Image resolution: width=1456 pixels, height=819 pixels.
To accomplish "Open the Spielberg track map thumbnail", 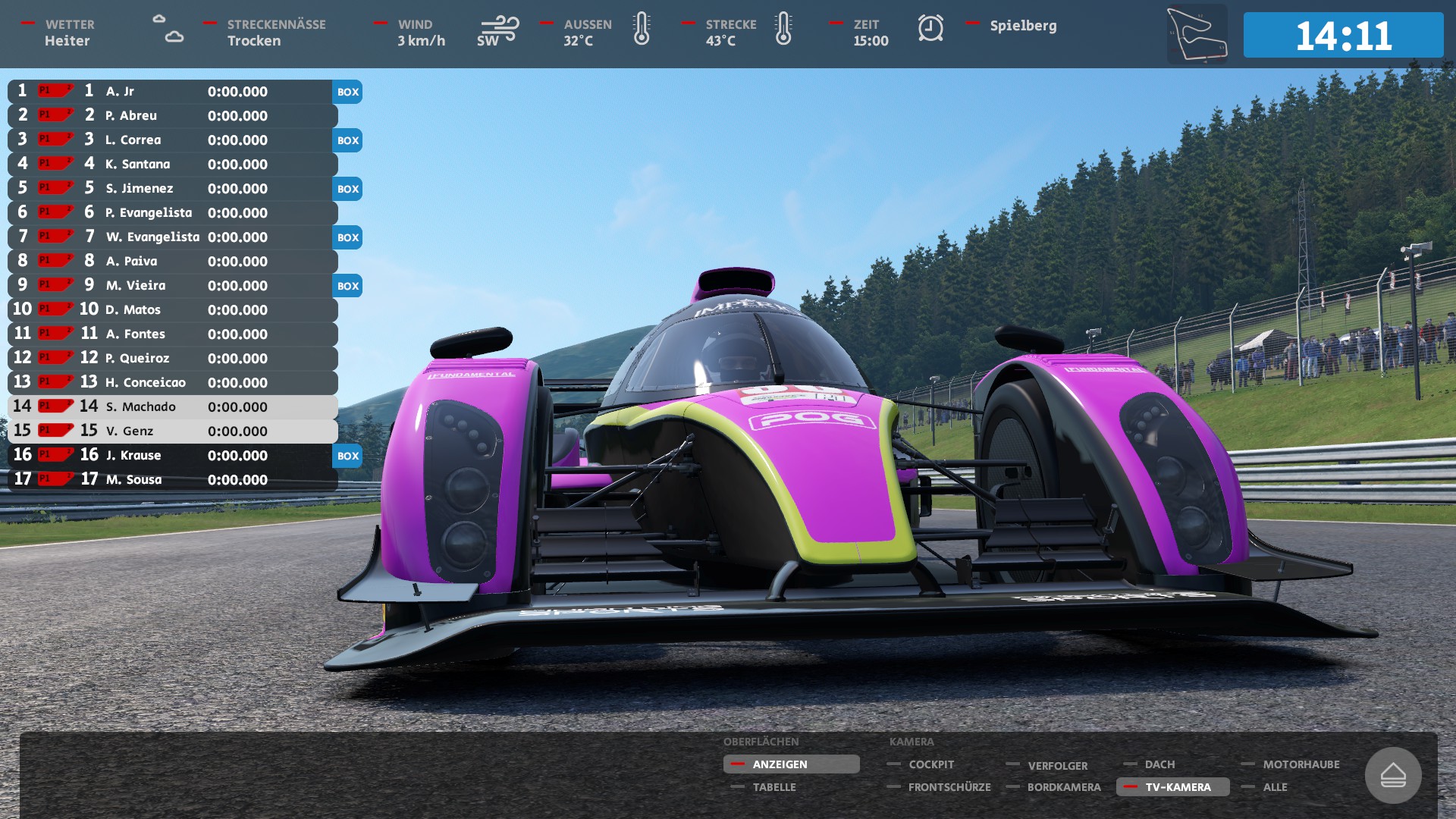I will tap(1197, 34).
